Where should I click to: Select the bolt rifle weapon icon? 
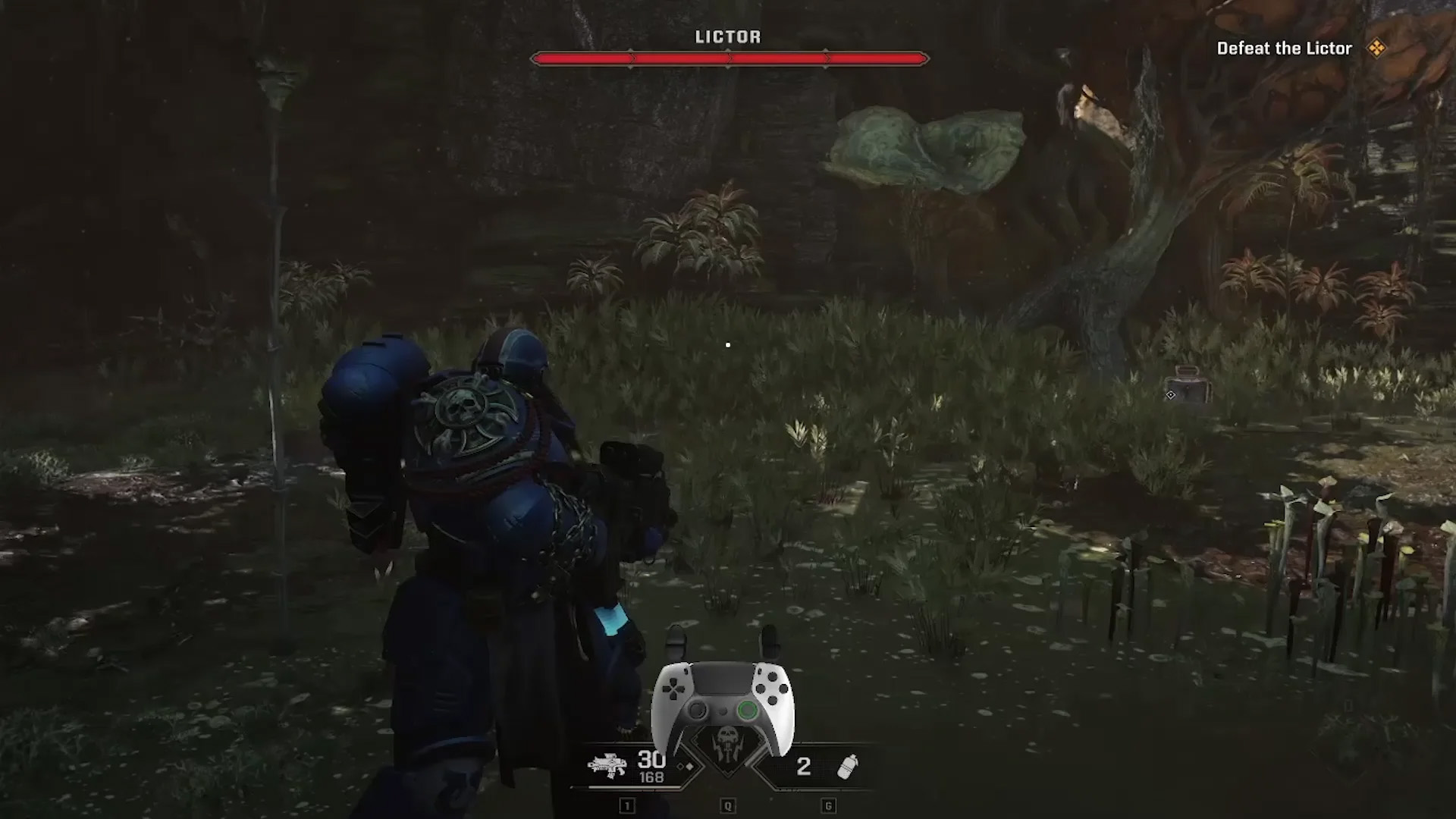click(x=607, y=766)
